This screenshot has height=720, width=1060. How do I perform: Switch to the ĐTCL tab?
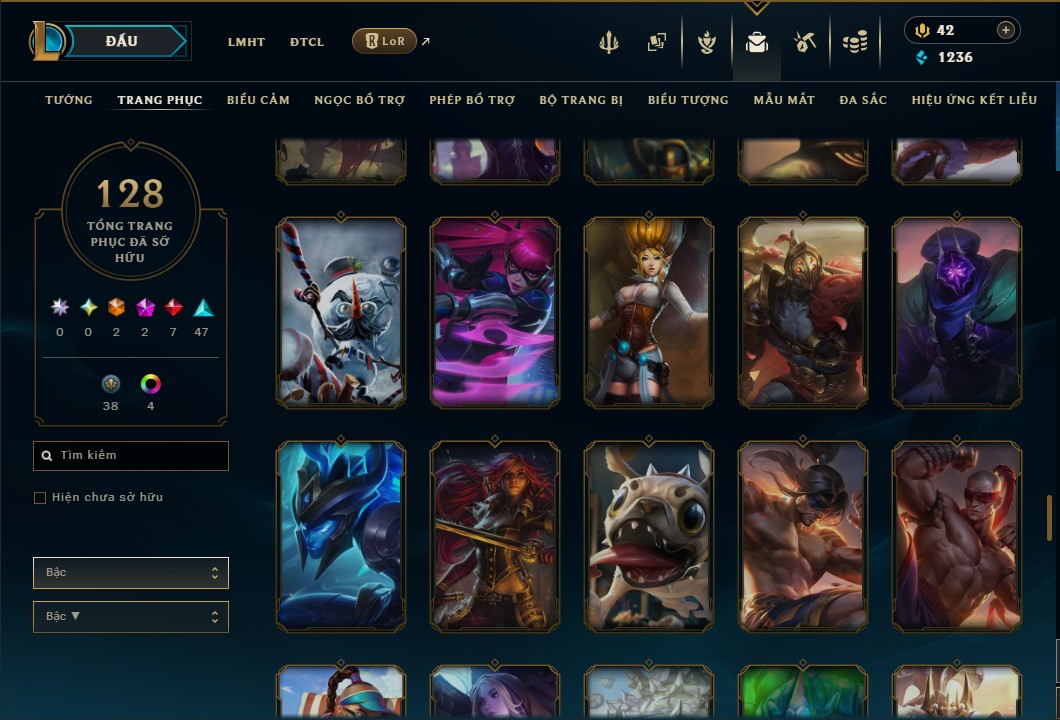[x=307, y=42]
